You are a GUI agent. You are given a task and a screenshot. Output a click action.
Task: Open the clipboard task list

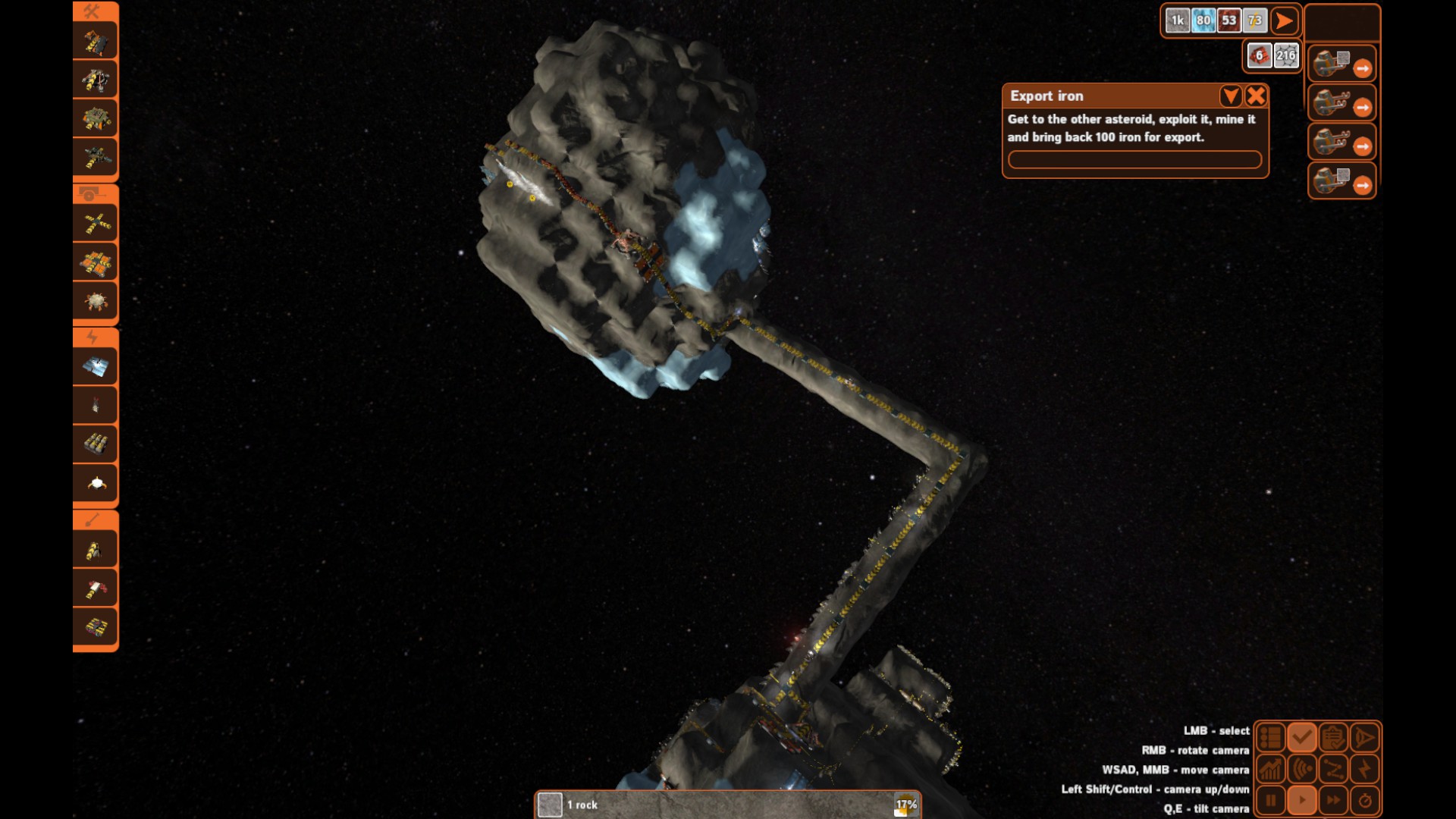(x=1333, y=737)
